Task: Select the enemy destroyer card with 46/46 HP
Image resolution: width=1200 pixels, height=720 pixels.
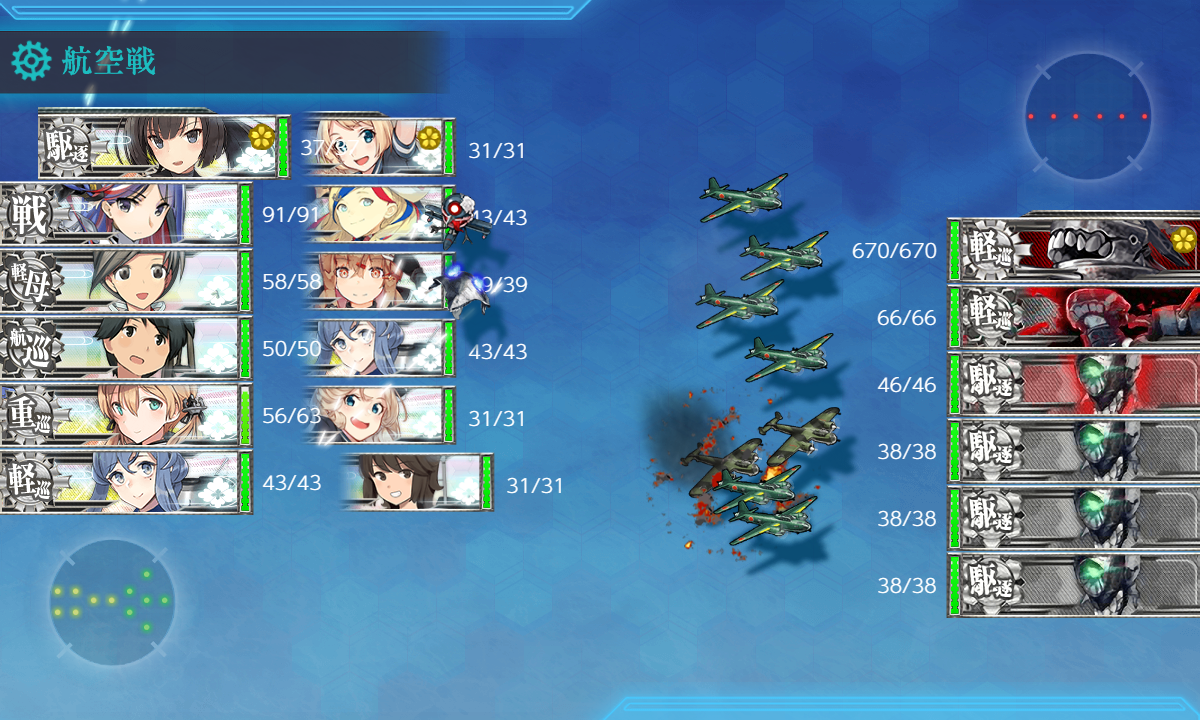Action: 1075,384
